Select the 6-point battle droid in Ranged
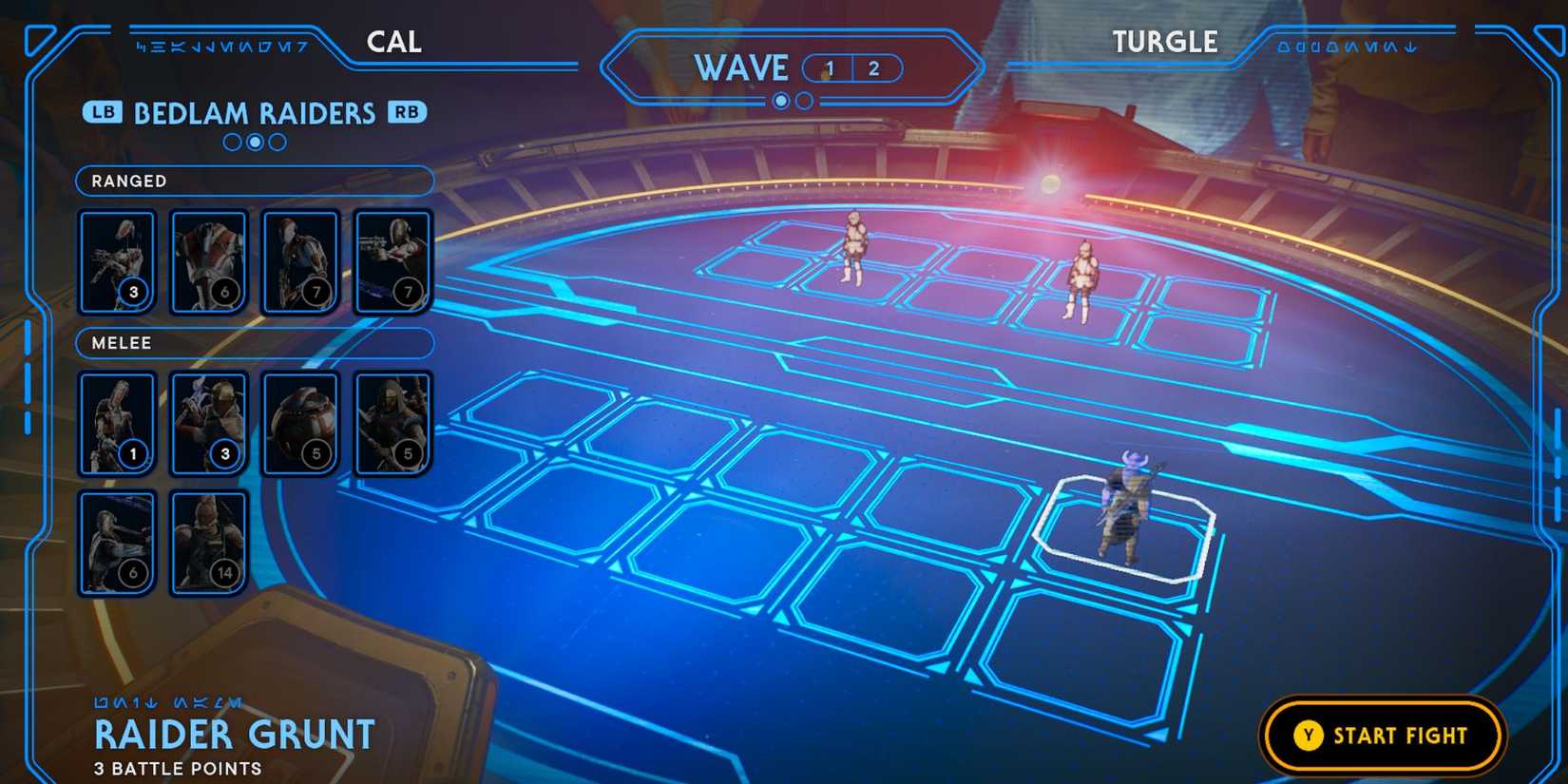This screenshot has width=1568, height=784. [209, 261]
